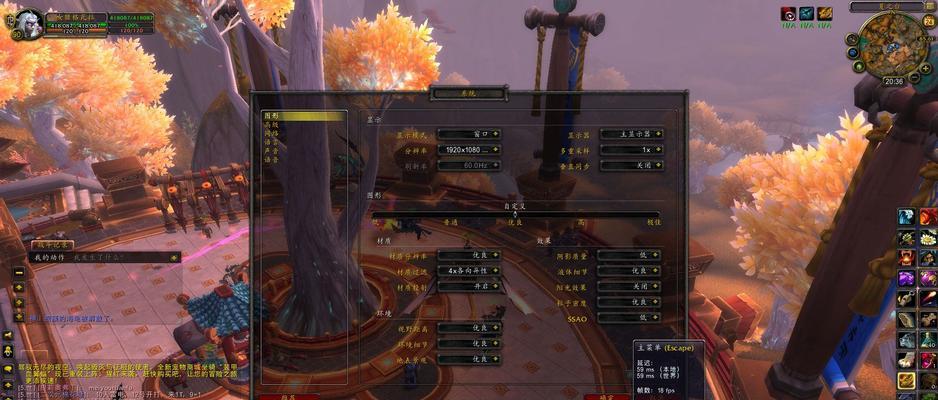Open the 材质投射 projected textures dropdown
Screen dimensions: 938x400
click(x=469, y=286)
